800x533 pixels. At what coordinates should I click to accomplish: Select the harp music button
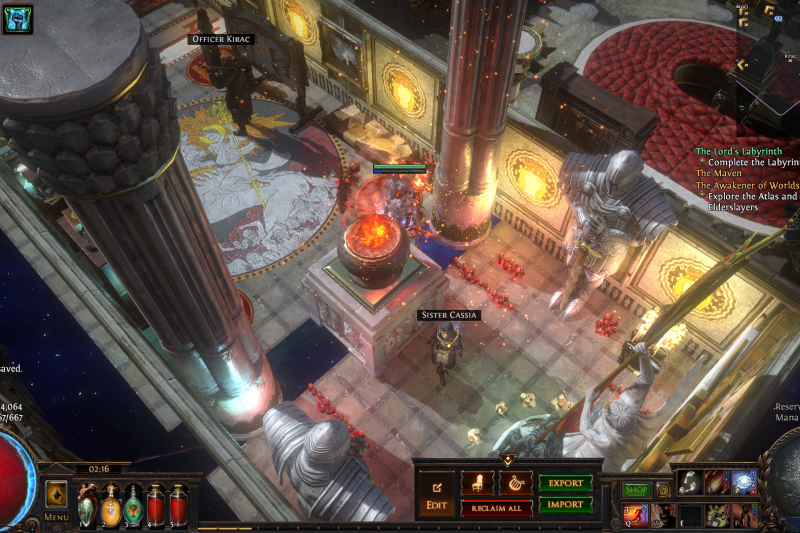coord(516,483)
